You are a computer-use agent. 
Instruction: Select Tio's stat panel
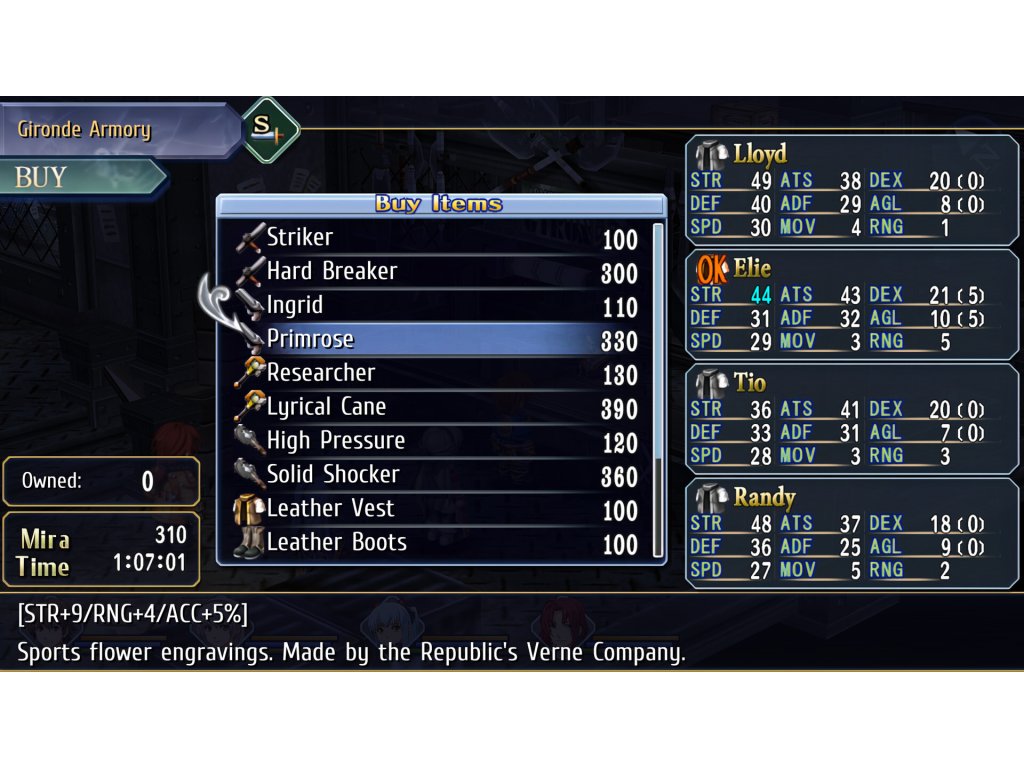point(852,419)
